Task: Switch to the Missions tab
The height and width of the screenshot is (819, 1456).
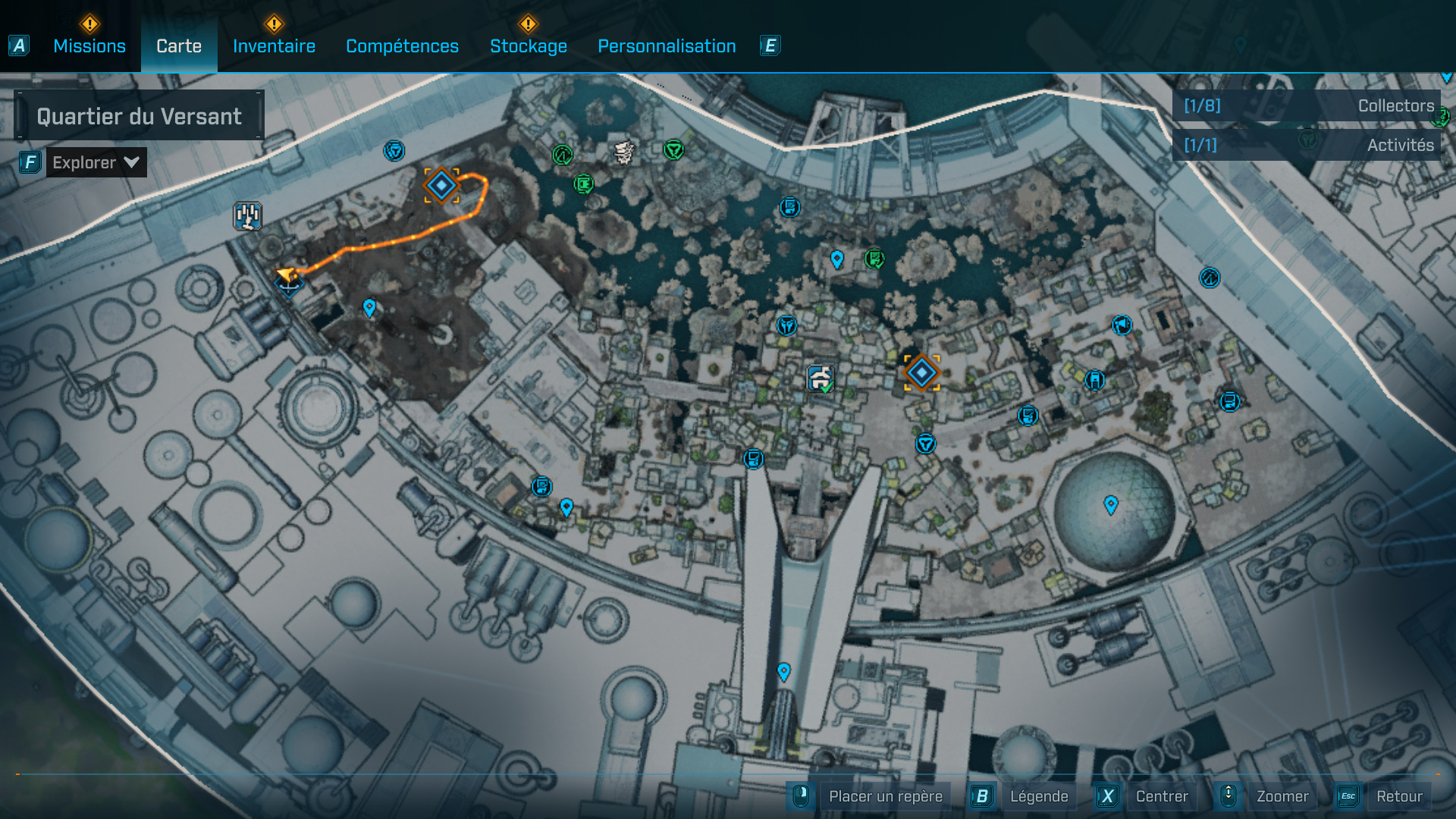Action: (x=89, y=45)
